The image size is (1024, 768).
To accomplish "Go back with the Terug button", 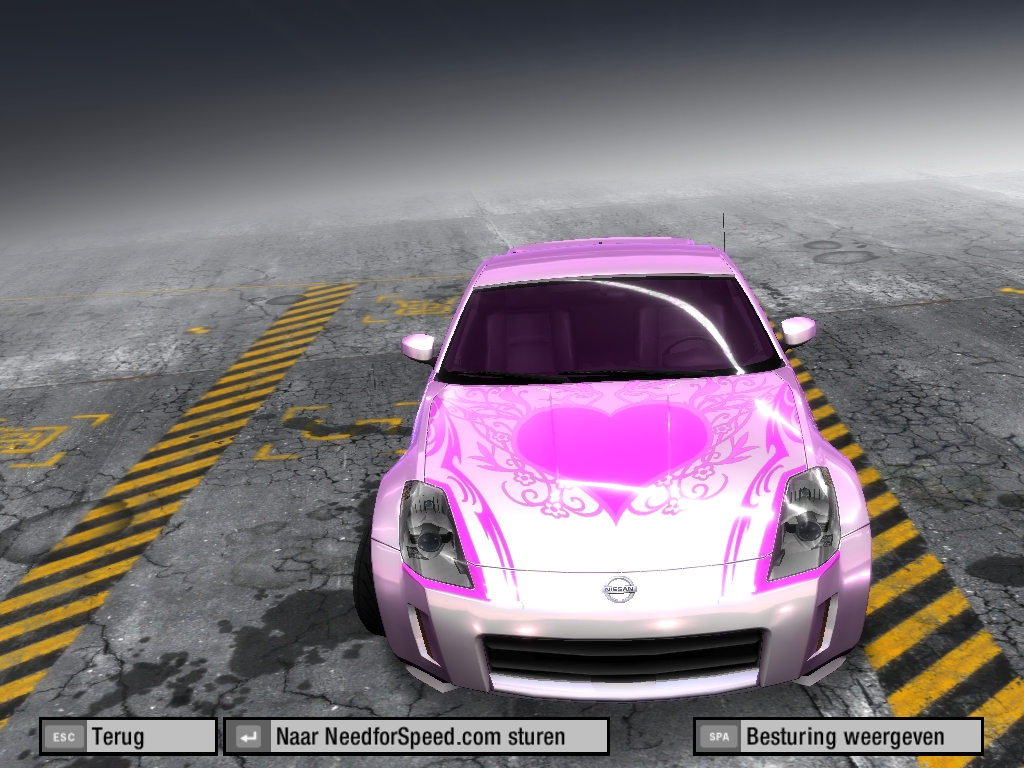I will click(128, 737).
